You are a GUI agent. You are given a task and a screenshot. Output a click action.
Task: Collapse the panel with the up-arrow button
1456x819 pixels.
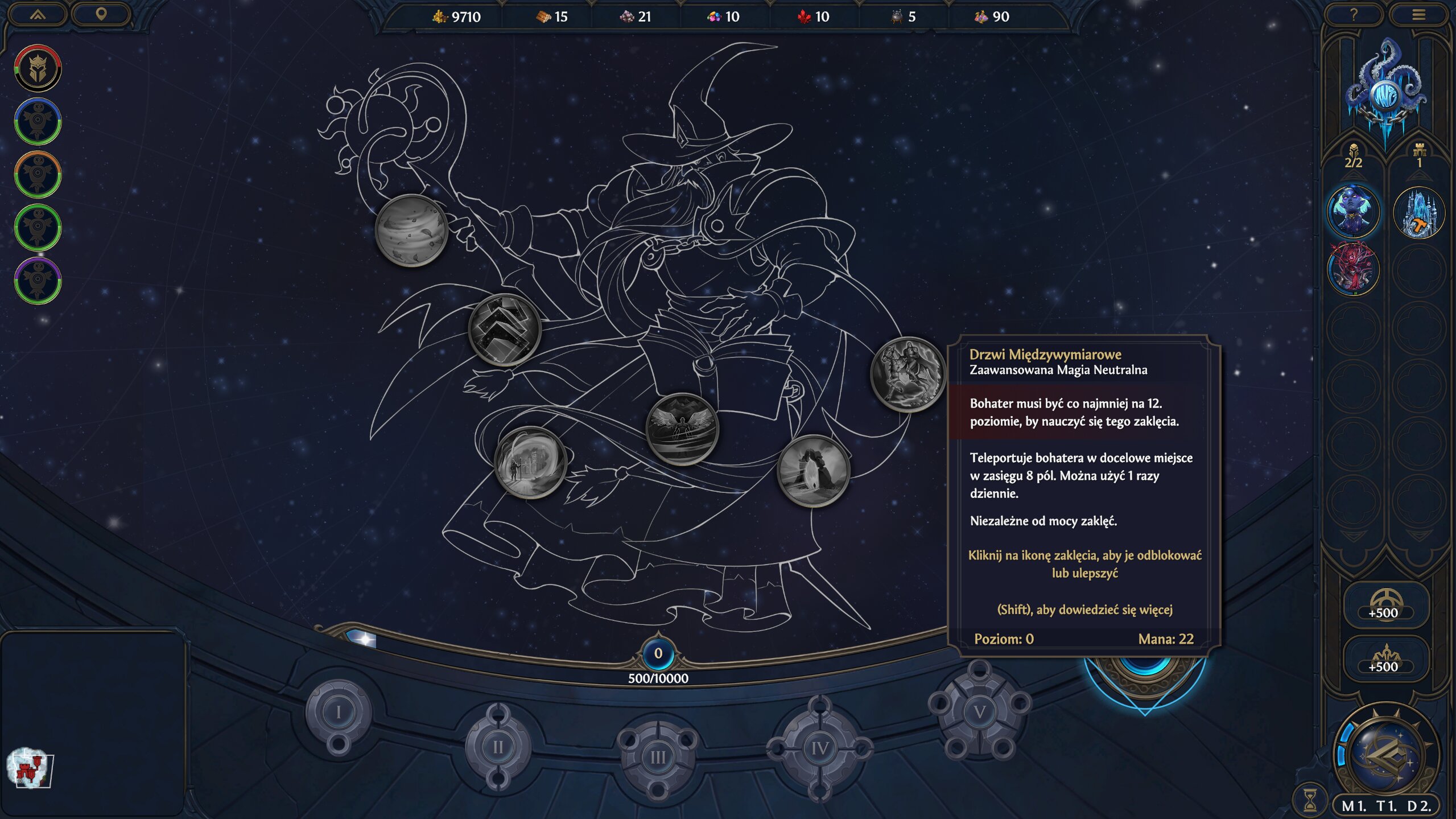tap(38, 15)
